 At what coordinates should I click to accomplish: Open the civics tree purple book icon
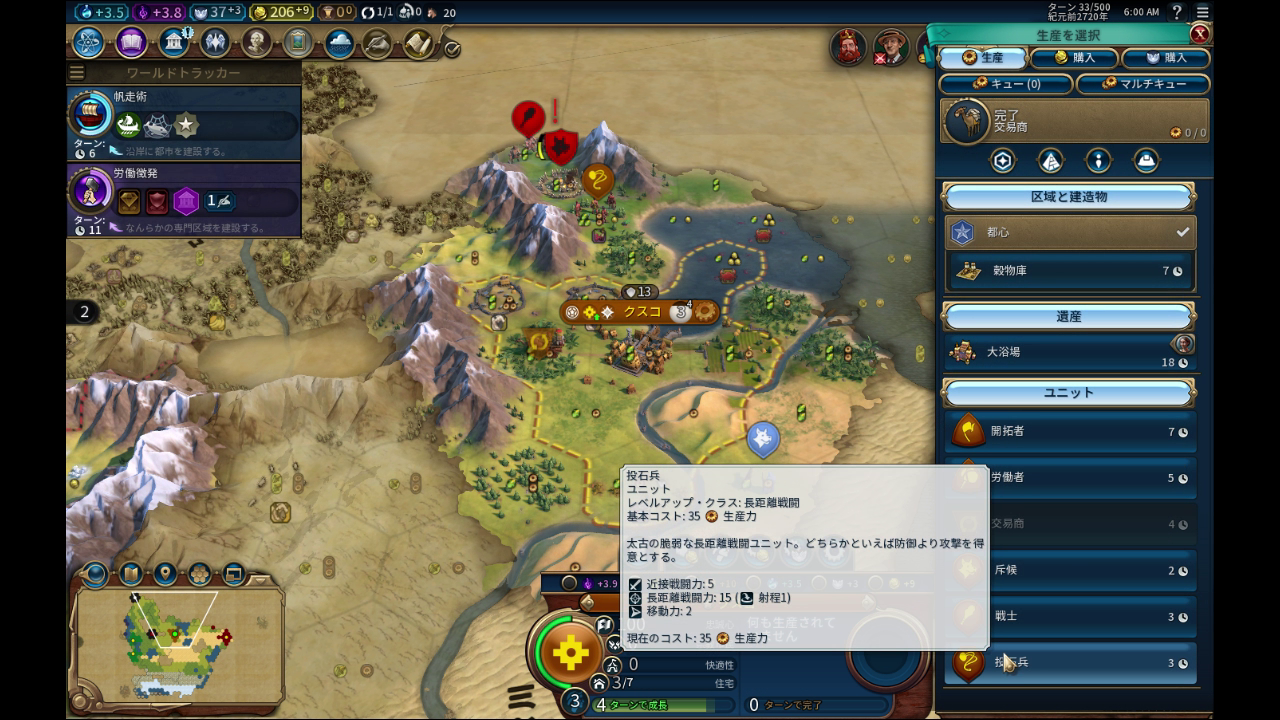131,43
